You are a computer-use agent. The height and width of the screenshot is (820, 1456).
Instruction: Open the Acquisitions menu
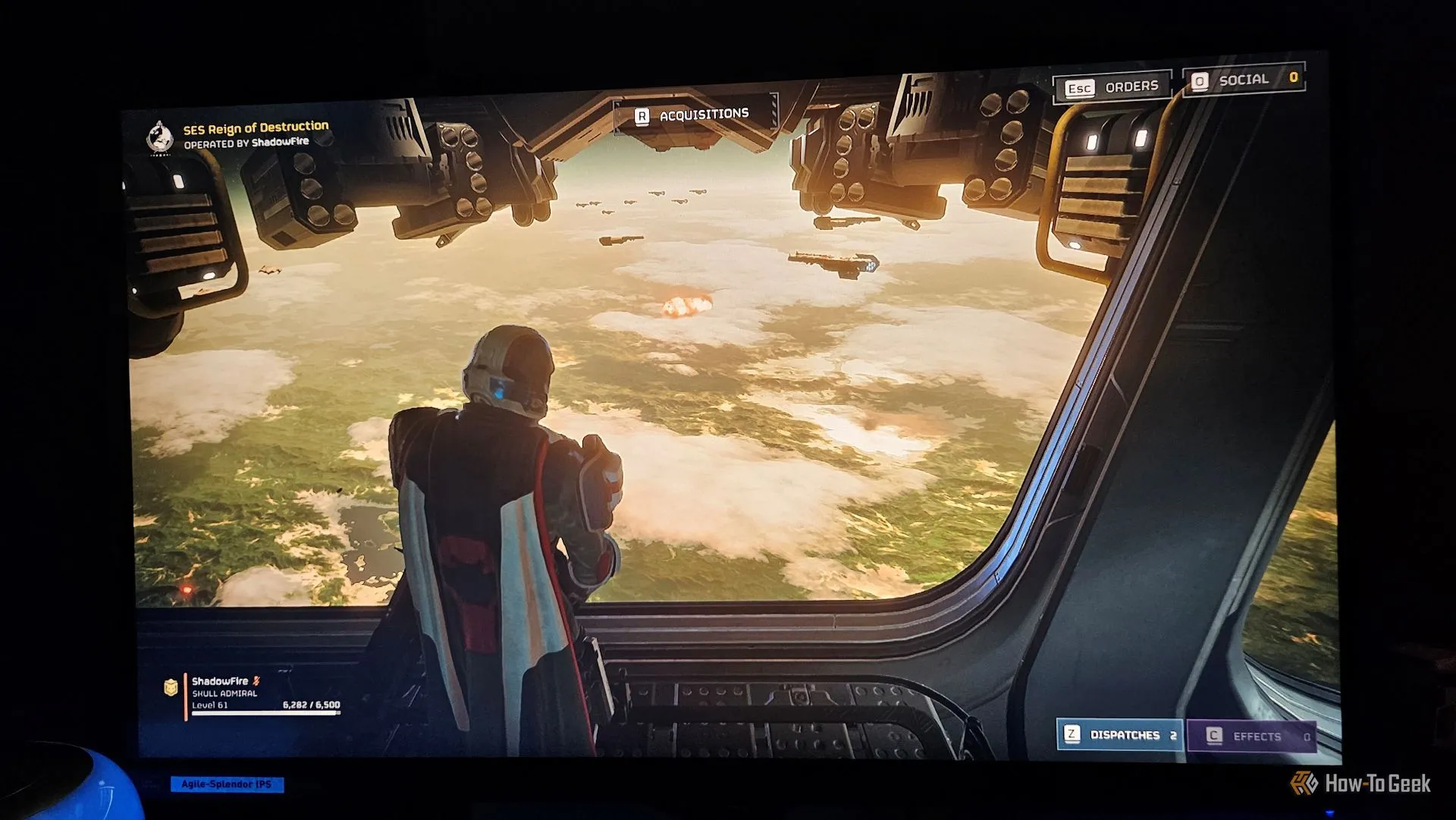coord(695,115)
